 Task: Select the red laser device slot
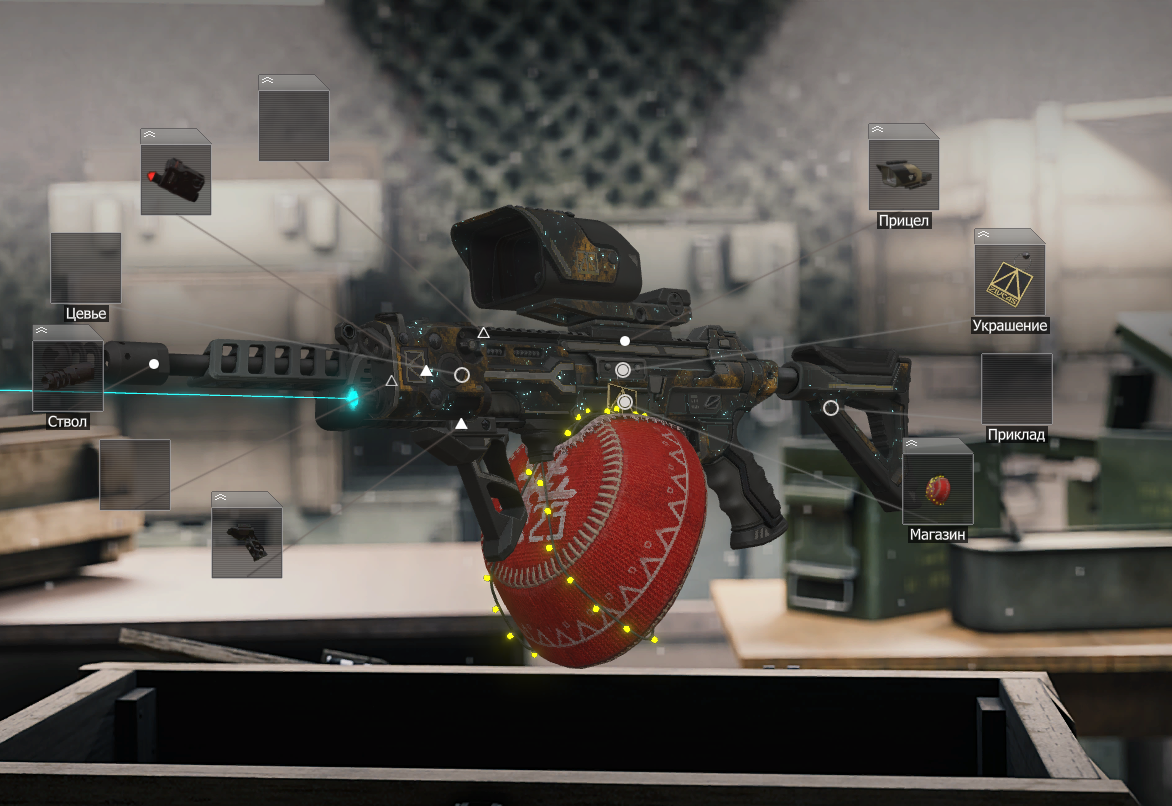(x=176, y=179)
